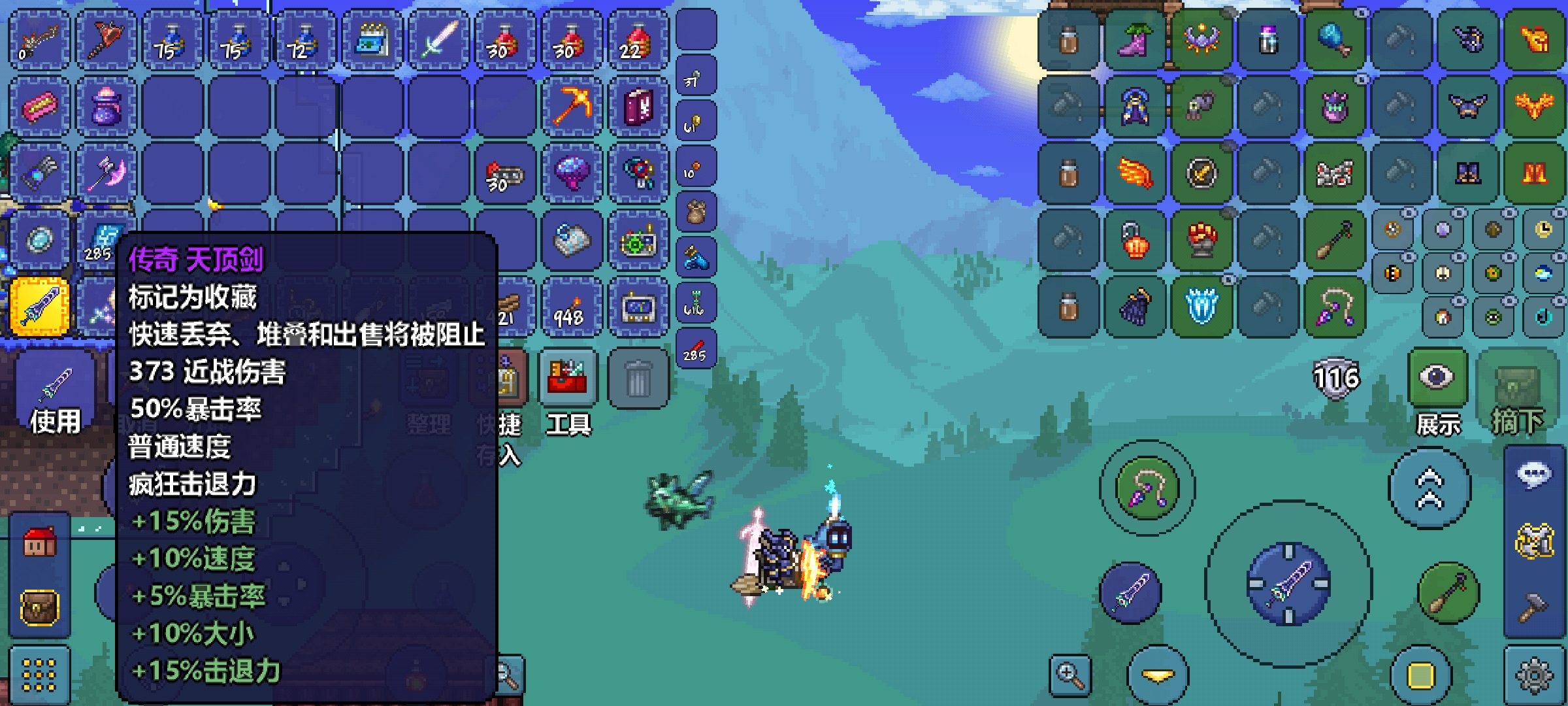Image resolution: width=1568 pixels, height=706 pixels.
Task: Select the purple spell tome slot
Action: pos(638,106)
